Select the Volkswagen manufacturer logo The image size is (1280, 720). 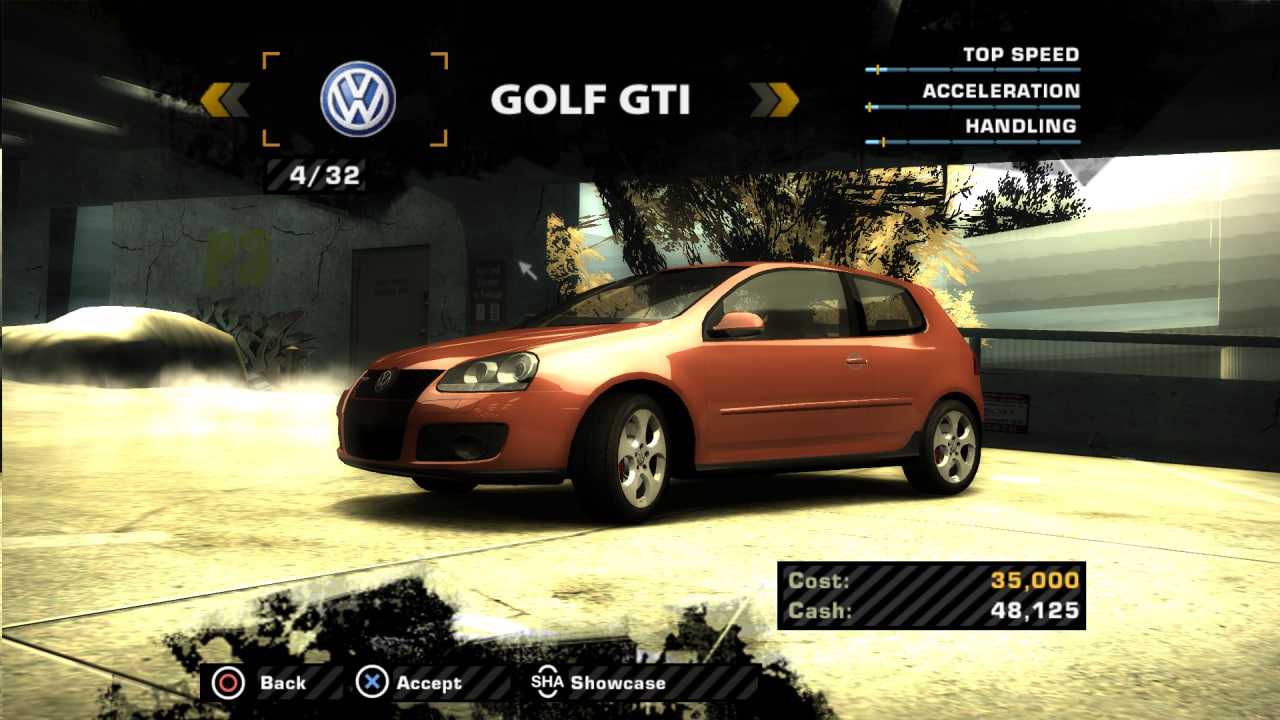click(357, 100)
